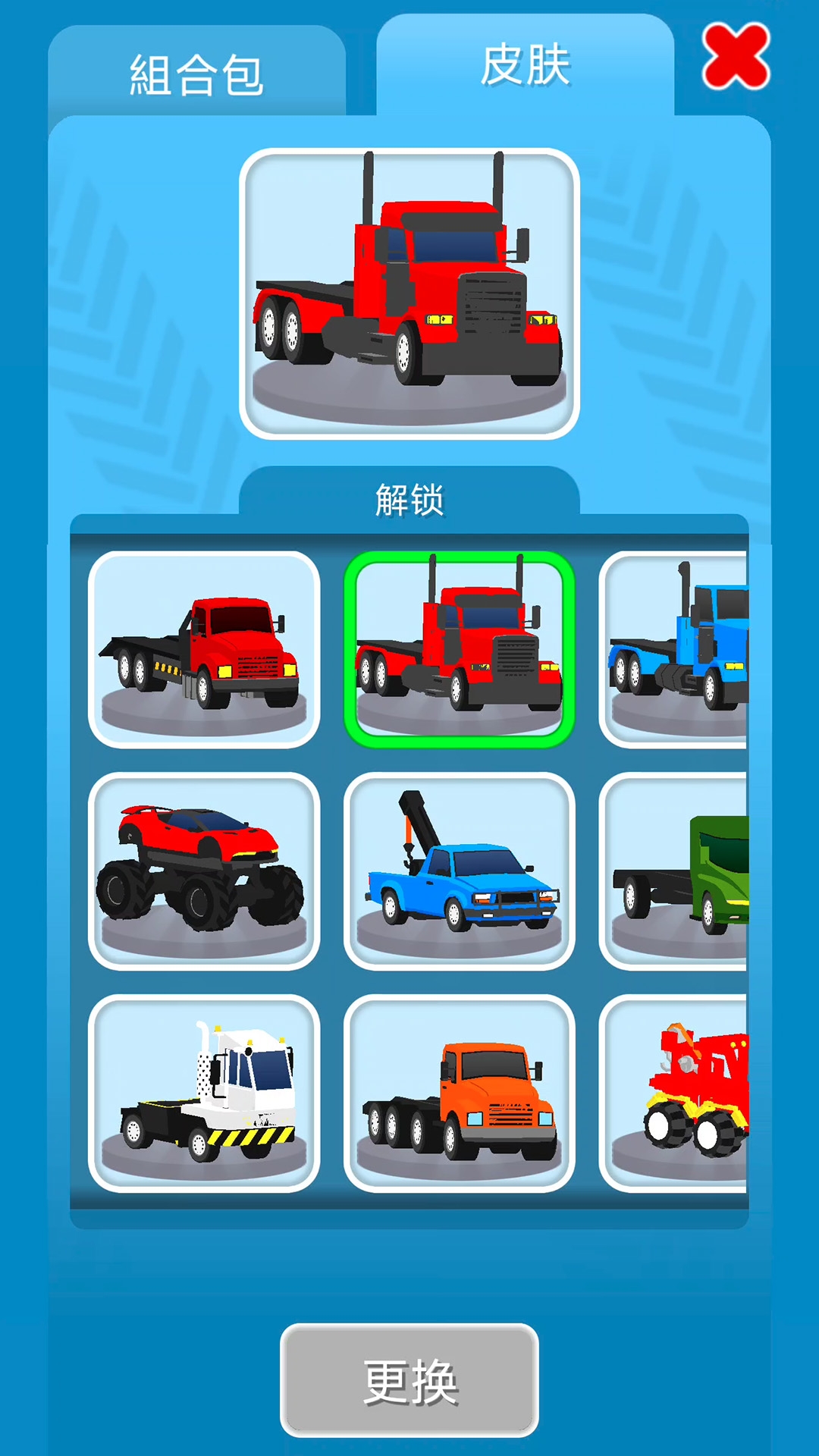Choose the white truck with hazard stripes
Screen dimensions: 819x1456
(x=204, y=1093)
